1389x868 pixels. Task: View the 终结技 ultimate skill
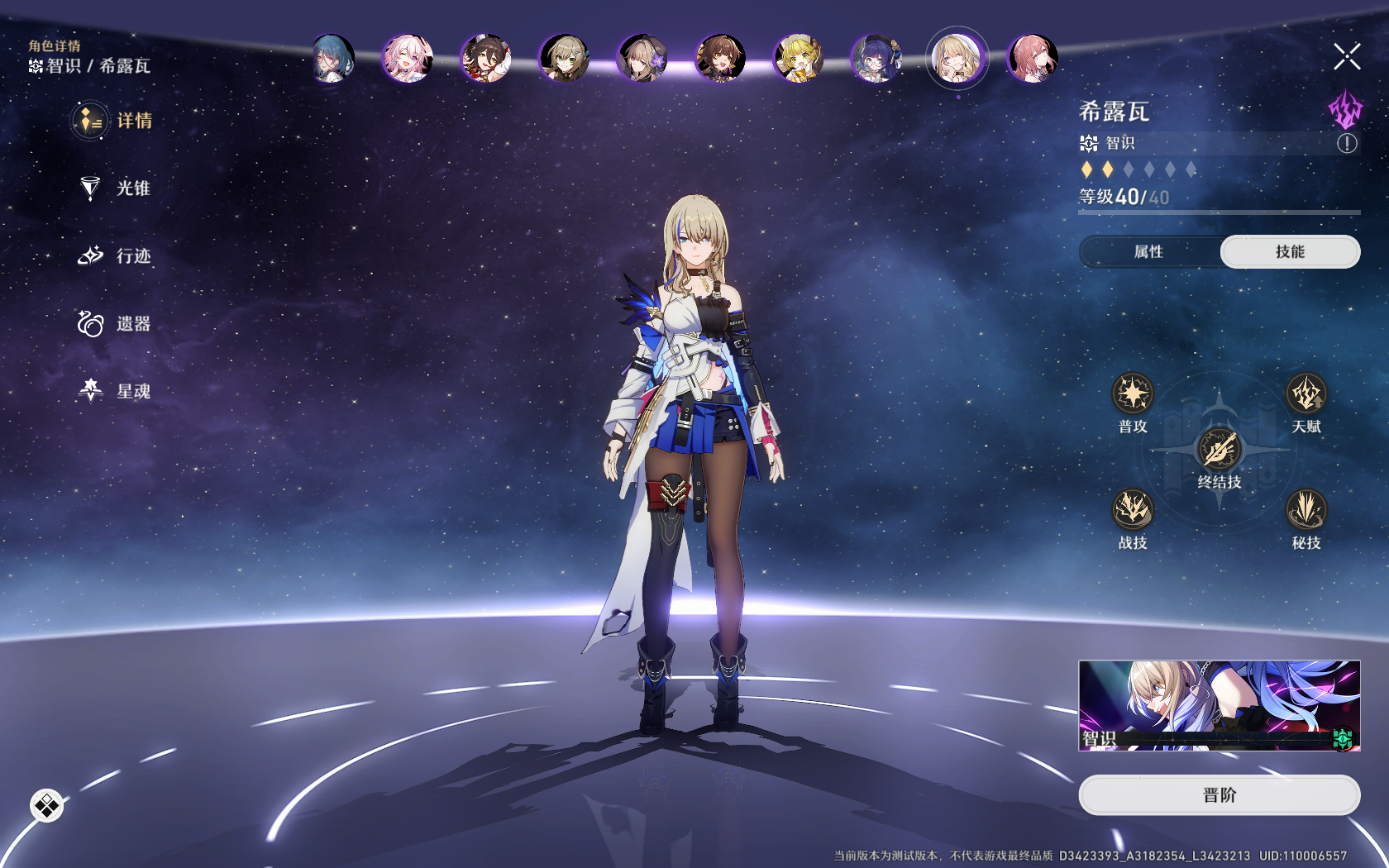tap(1220, 449)
